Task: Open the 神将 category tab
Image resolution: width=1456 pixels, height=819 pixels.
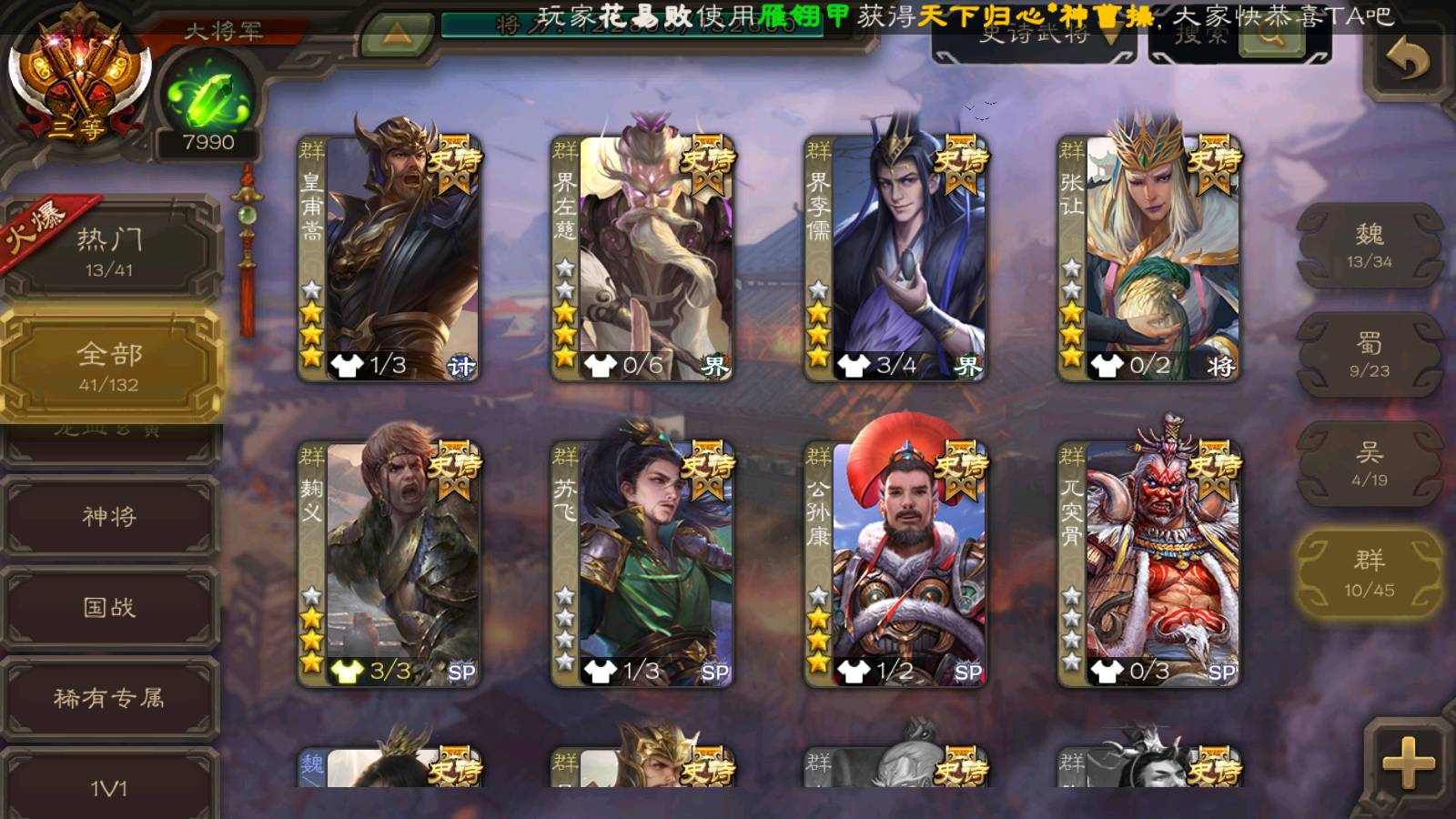Action: (x=109, y=516)
